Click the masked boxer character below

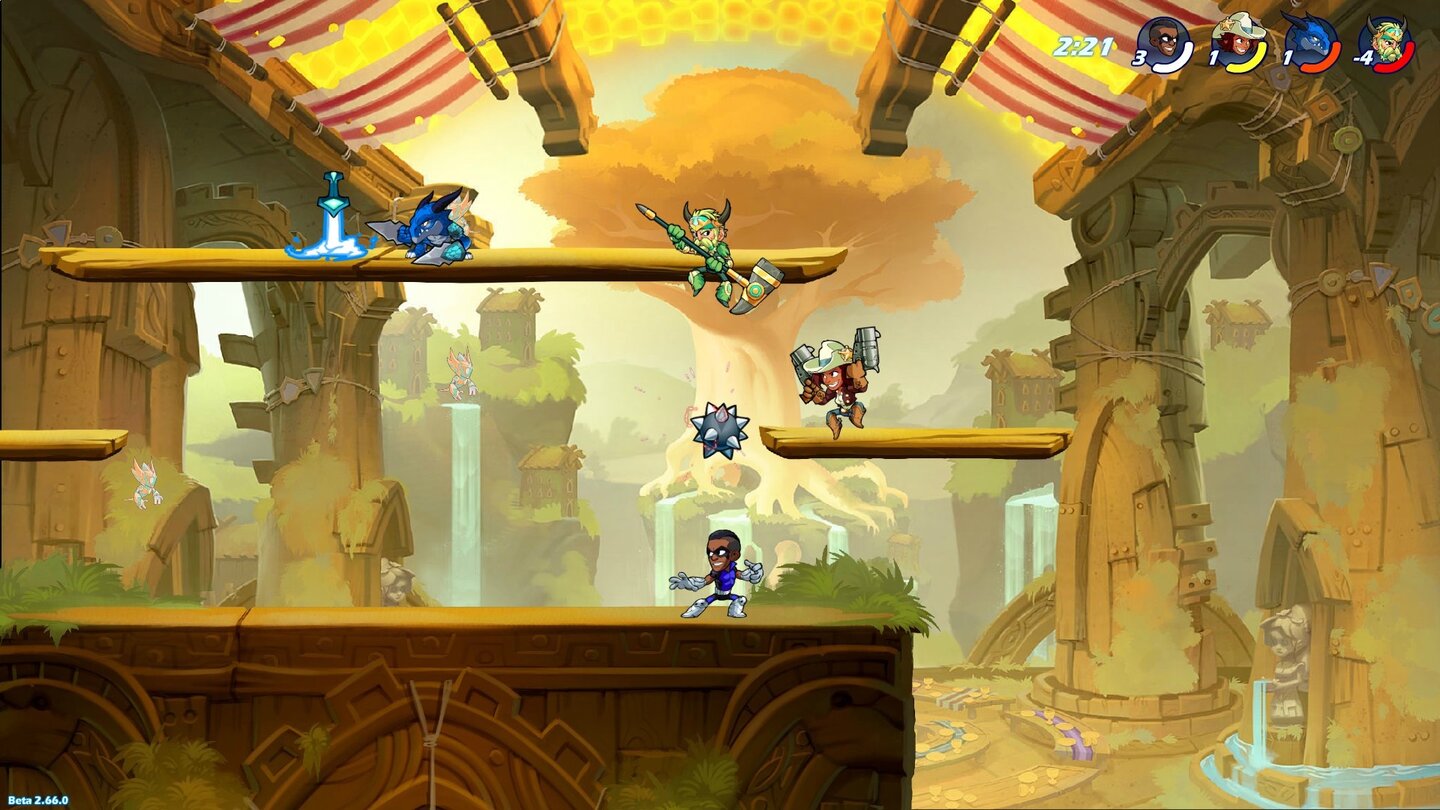coord(715,575)
